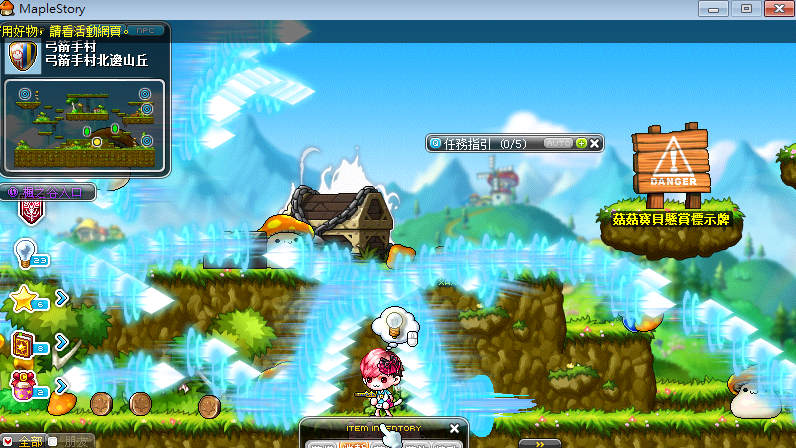Open the minimap of 弓箭手村北邊山丘
This screenshot has height=448, width=796.
(85, 125)
